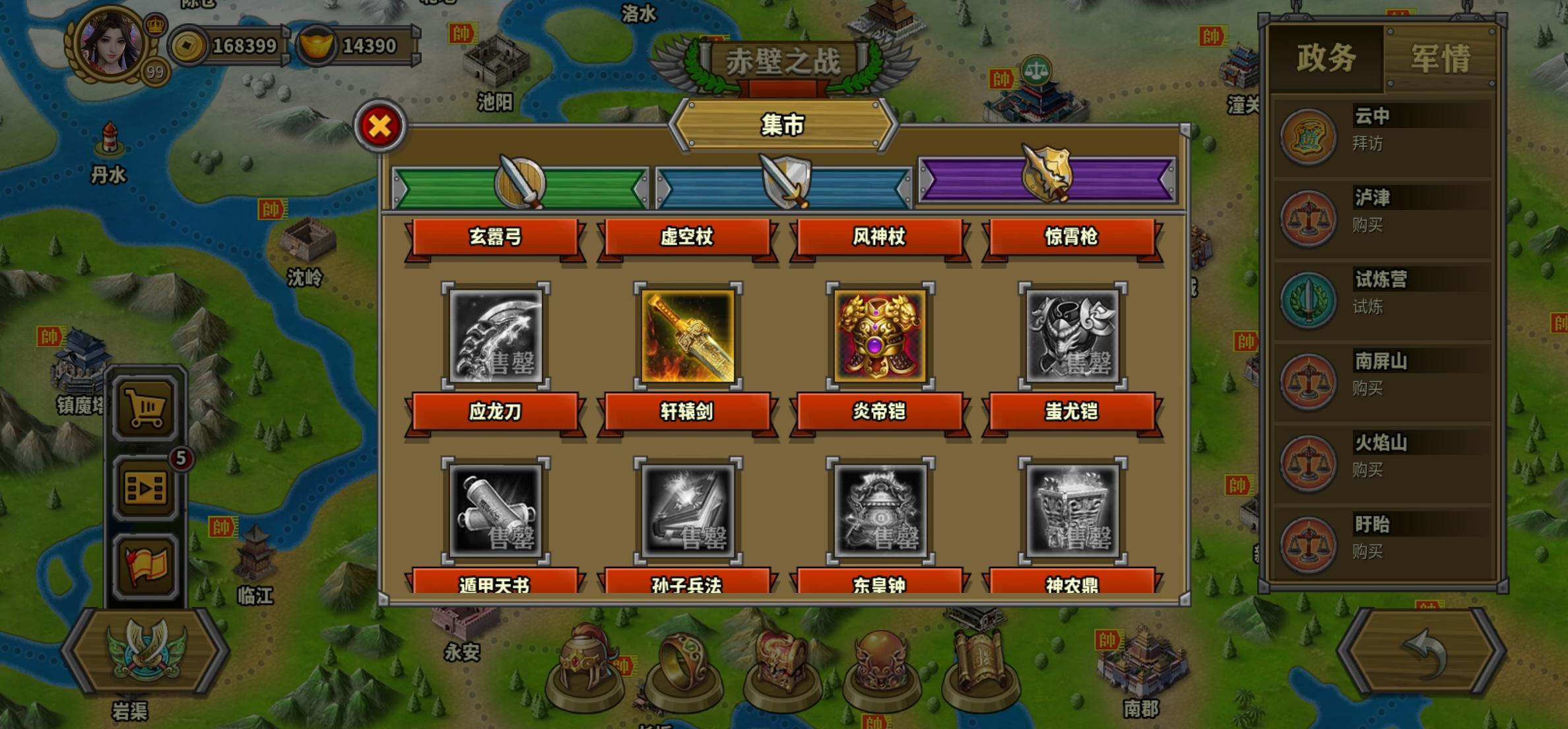This screenshot has height=729, width=1568.
Task: Switch to the 政务 tab
Action: (x=1326, y=59)
